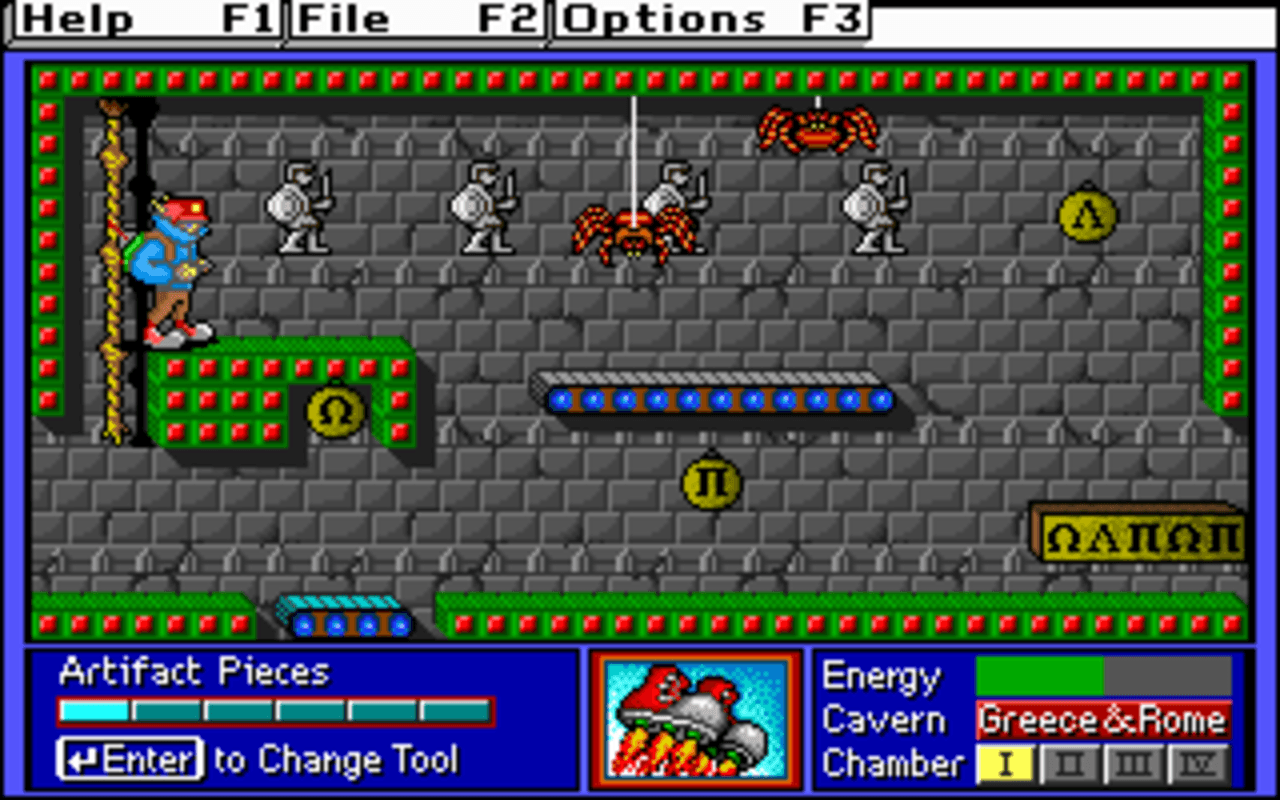Click the Pi coin below the conveyor
The width and height of the screenshot is (1280, 800).
tap(711, 482)
